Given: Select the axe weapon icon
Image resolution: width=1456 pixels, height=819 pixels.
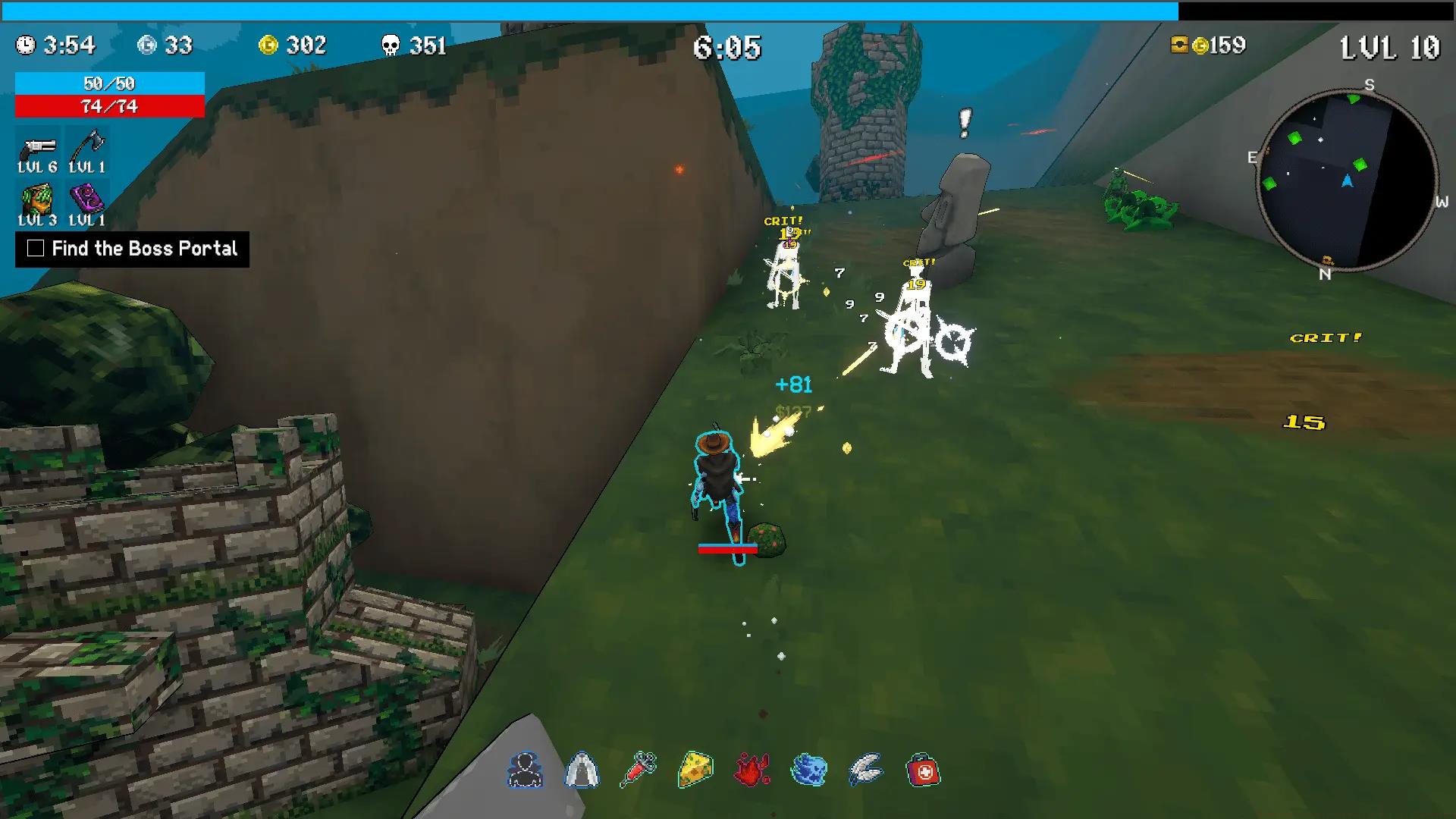Looking at the screenshot, I should 88,146.
